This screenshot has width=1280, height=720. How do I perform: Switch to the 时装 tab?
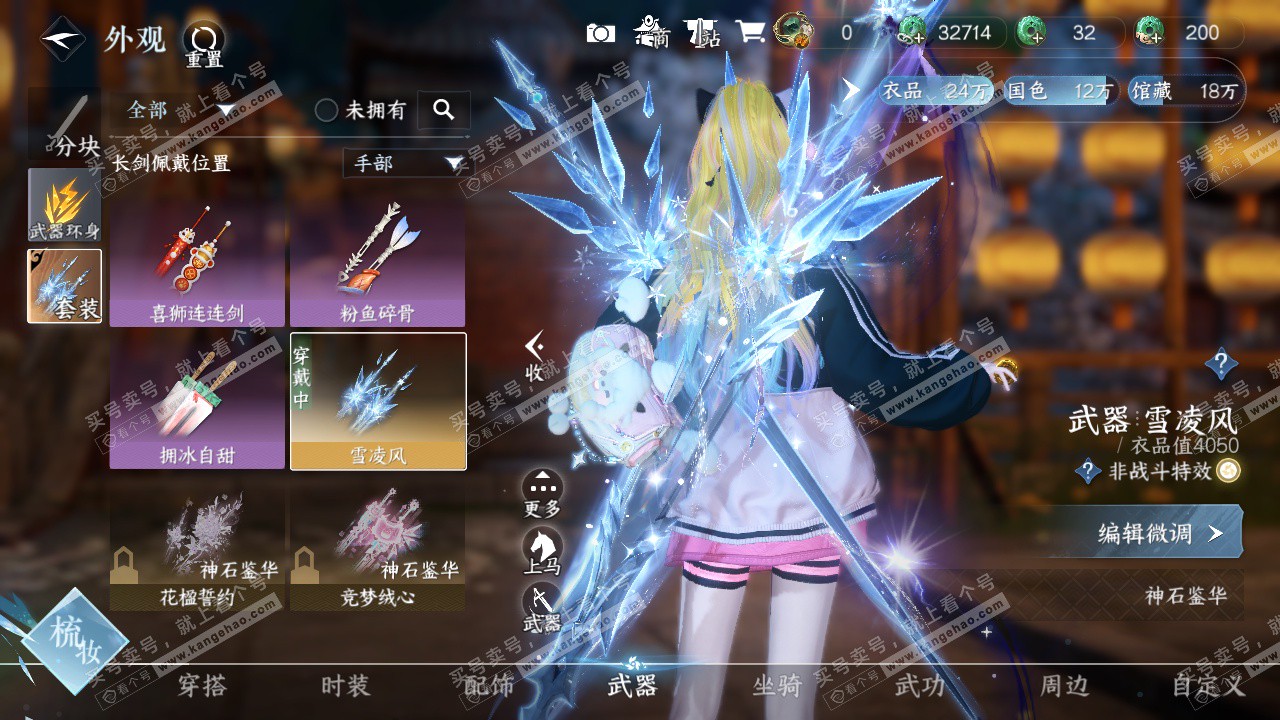point(345,686)
